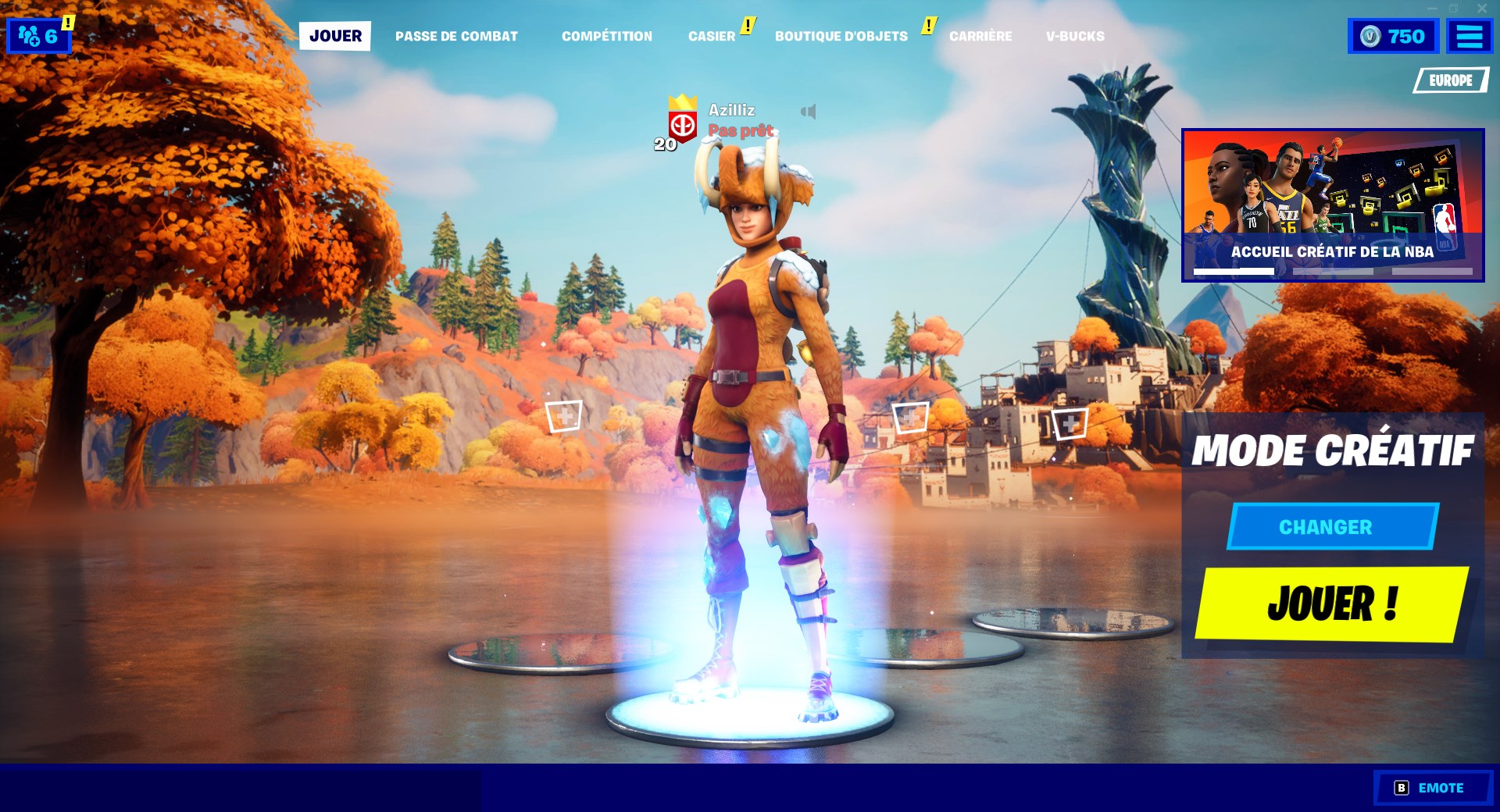
Task: Click the EMOTE button at bottom right
Action: point(1434,787)
